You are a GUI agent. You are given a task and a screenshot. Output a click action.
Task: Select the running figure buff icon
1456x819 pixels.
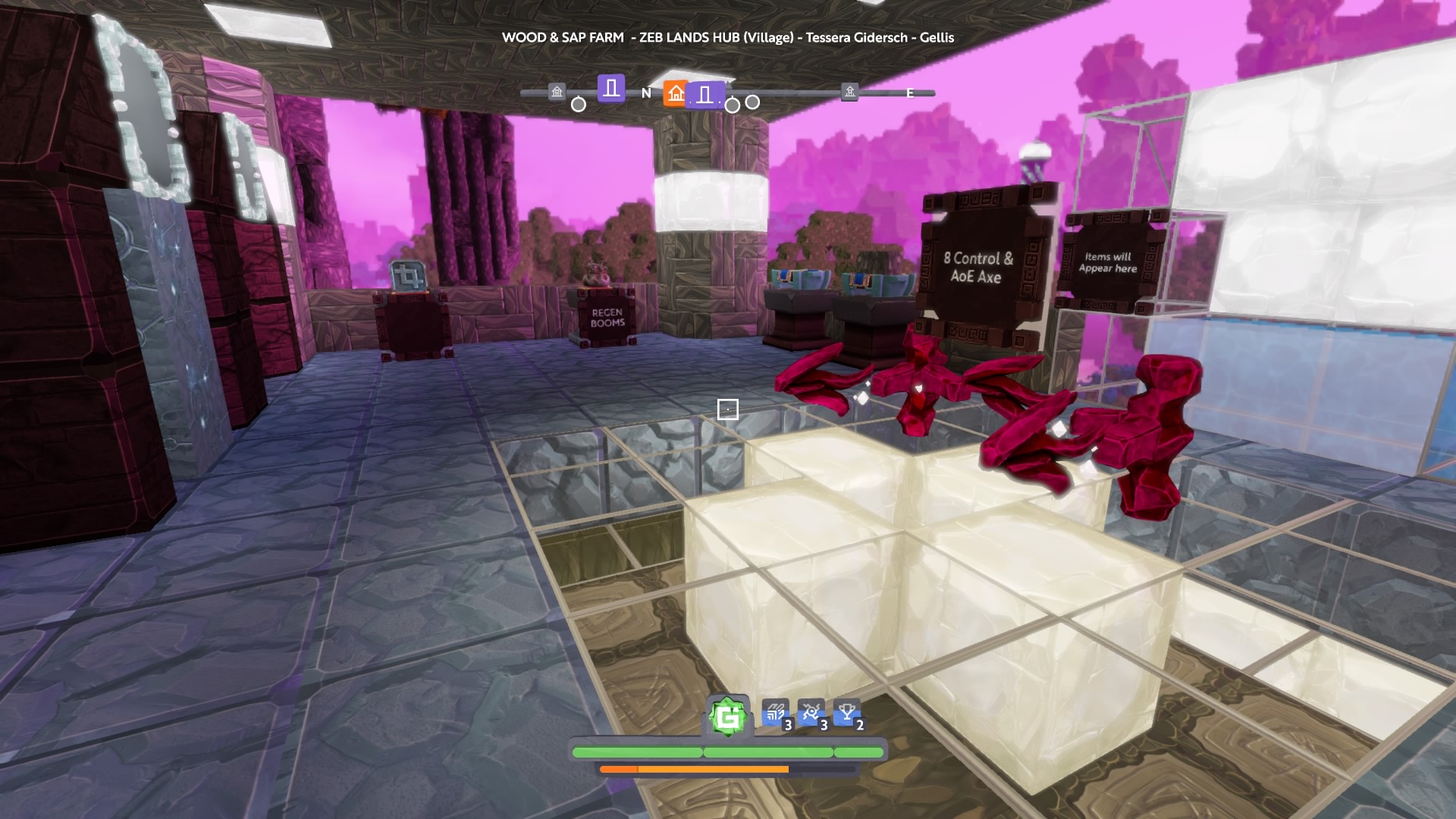pos(811,714)
